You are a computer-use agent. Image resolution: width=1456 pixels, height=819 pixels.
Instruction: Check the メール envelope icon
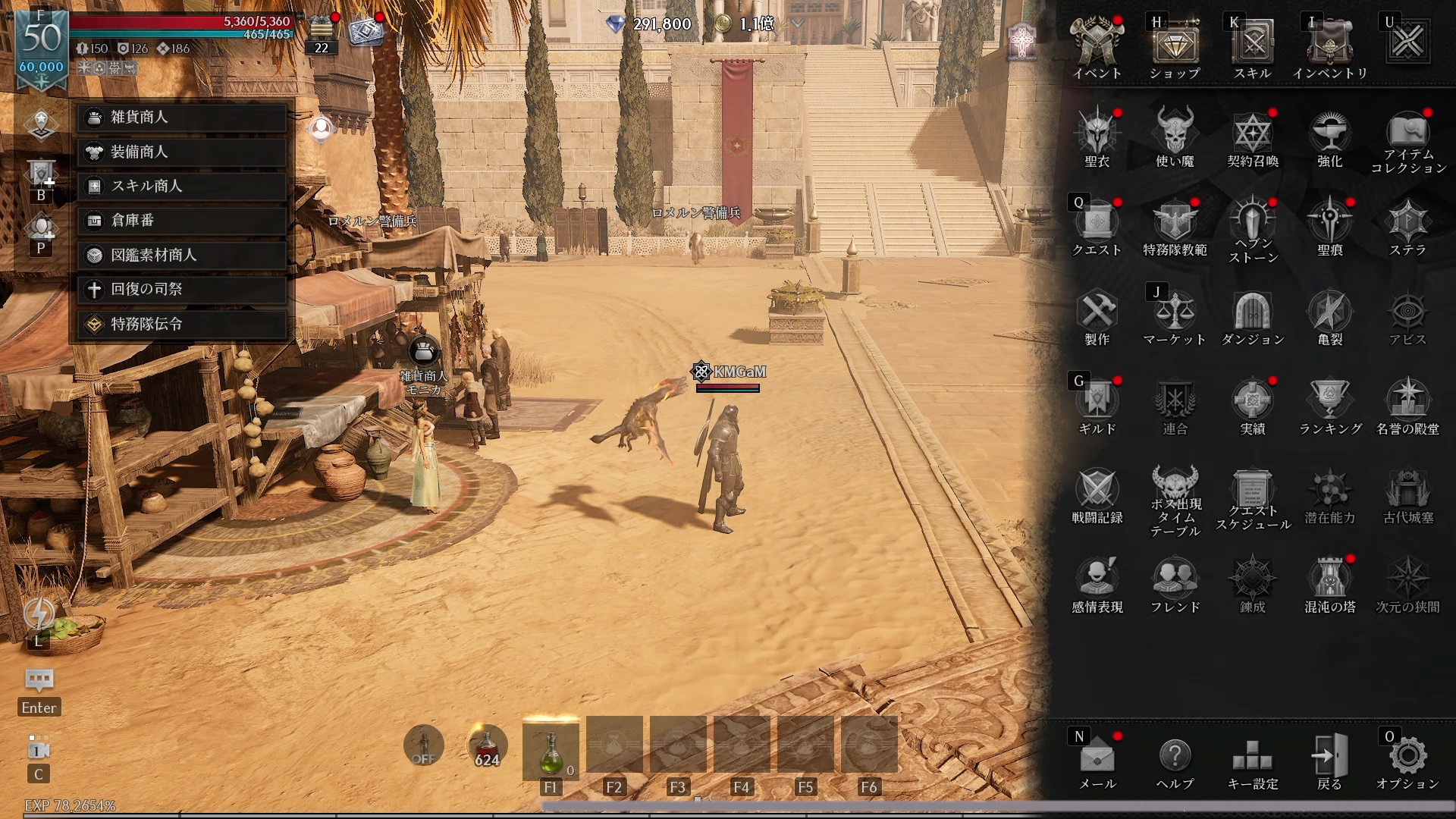[x=1097, y=760]
